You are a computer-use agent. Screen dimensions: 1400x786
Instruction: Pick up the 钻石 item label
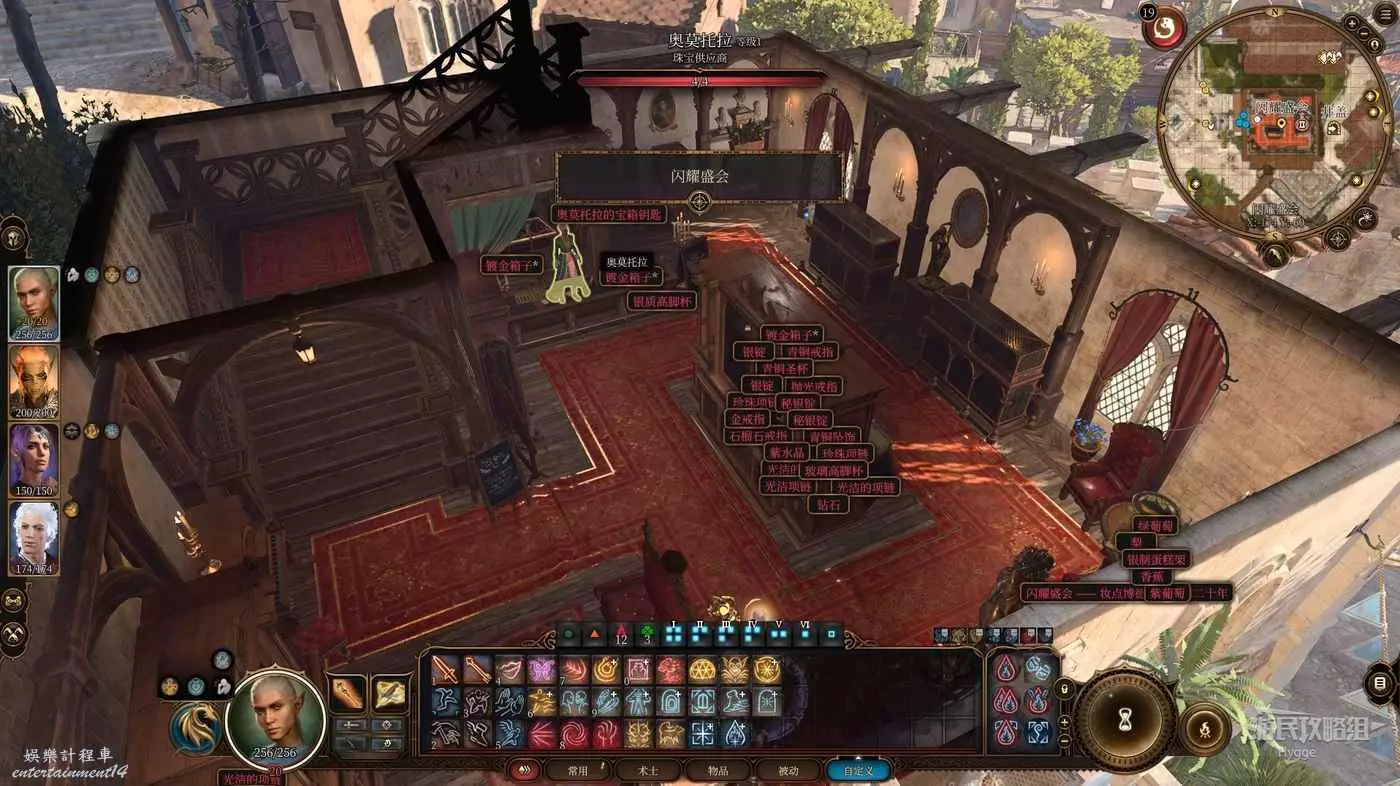tap(828, 505)
